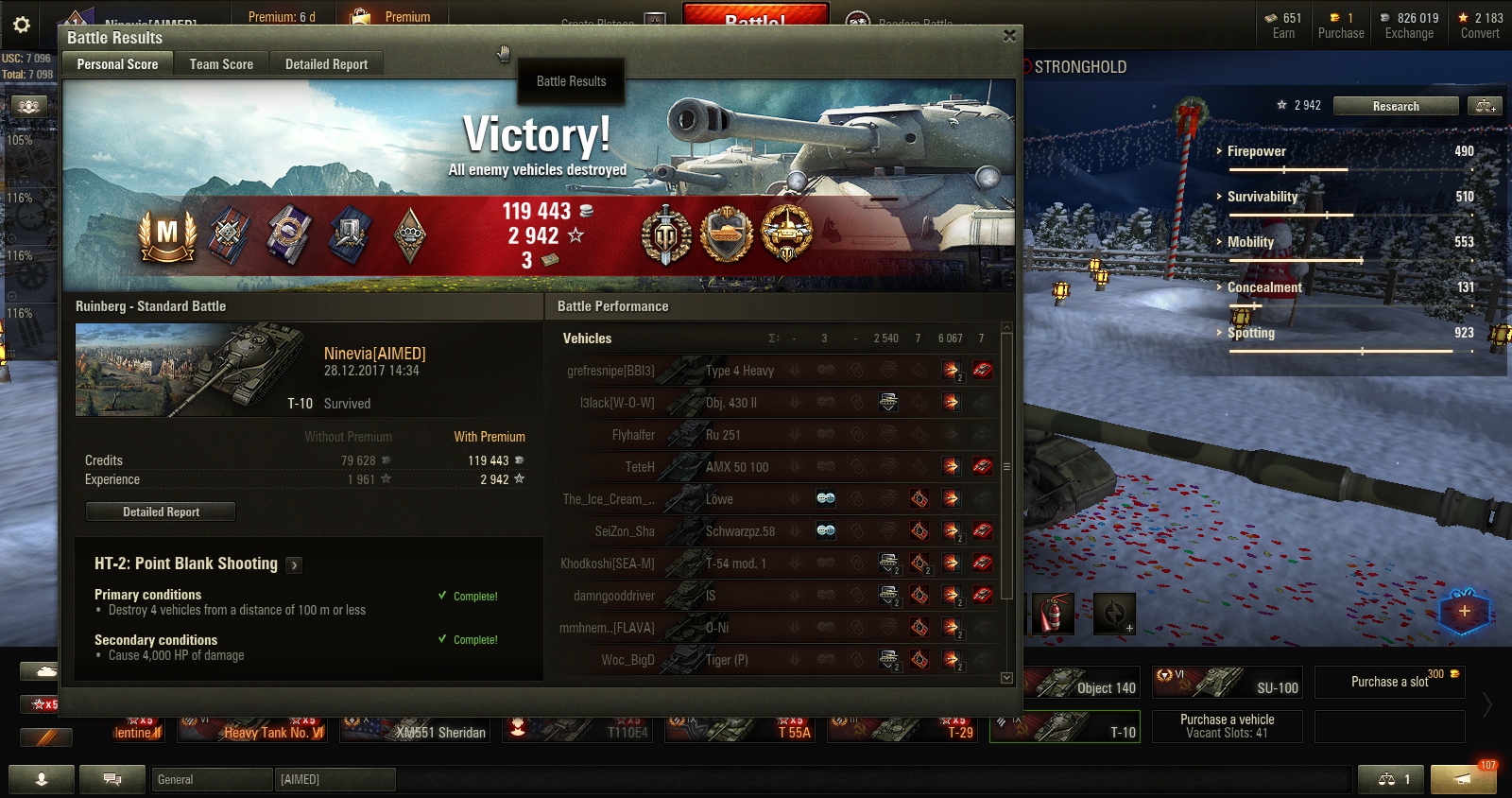Open the HT-2 mission details arrow

coord(294,564)
